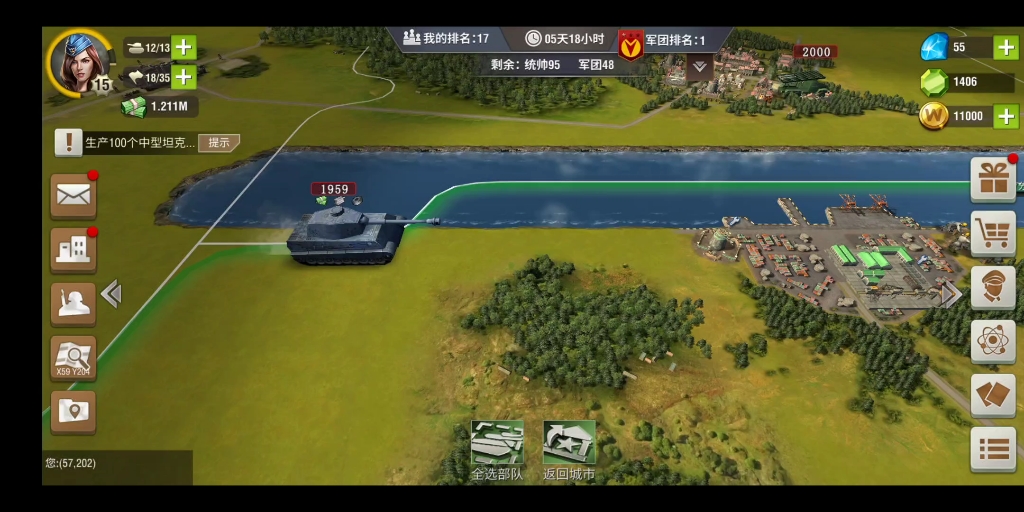
Task: Return to city with 返回城市
Action: click(569, 444)
